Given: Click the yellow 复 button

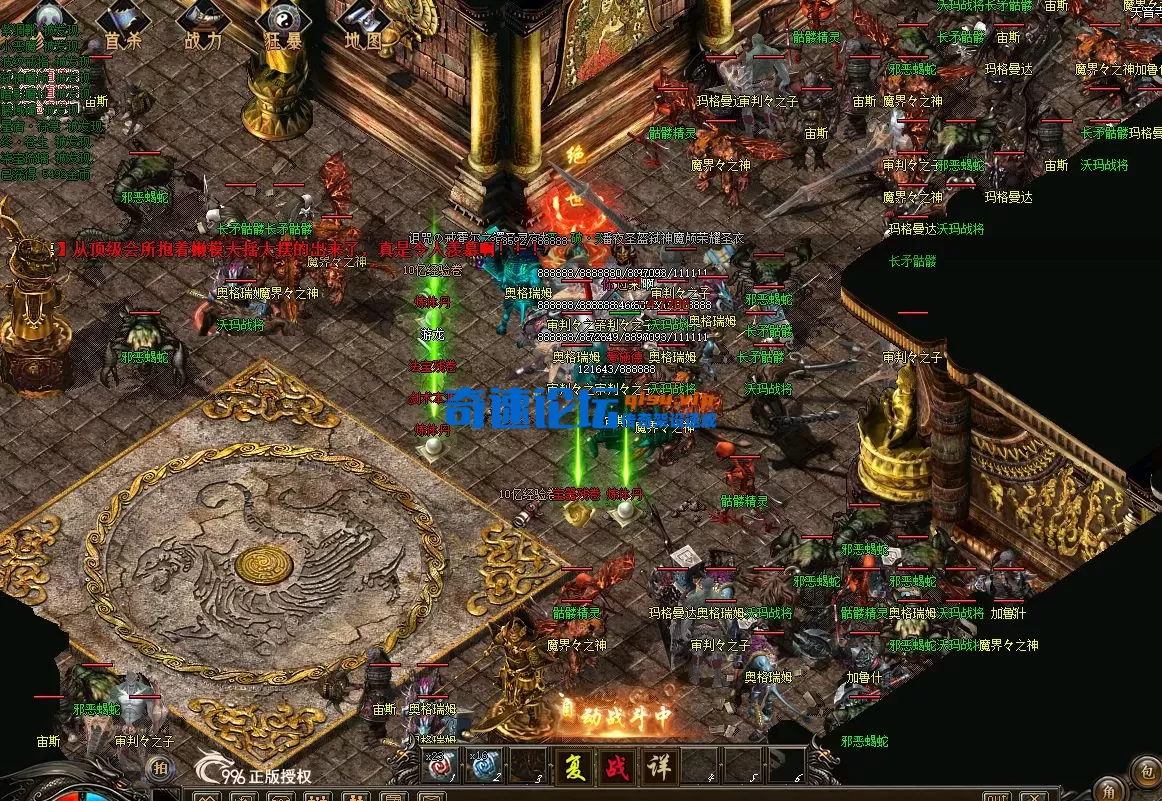Looking at the screenshot, I should (572, 766).
